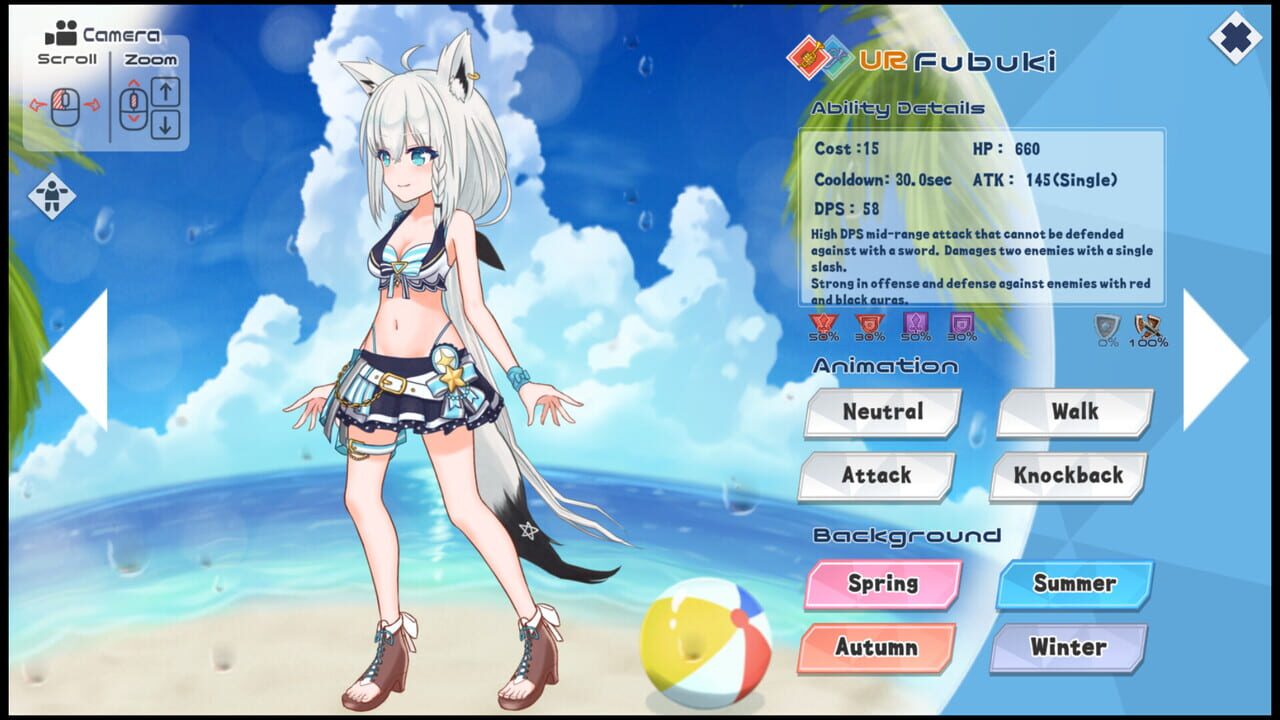The height and width of the screenshot is (720, 1280).
Task: Switch background to Winter
Action: click(1065, 648)
